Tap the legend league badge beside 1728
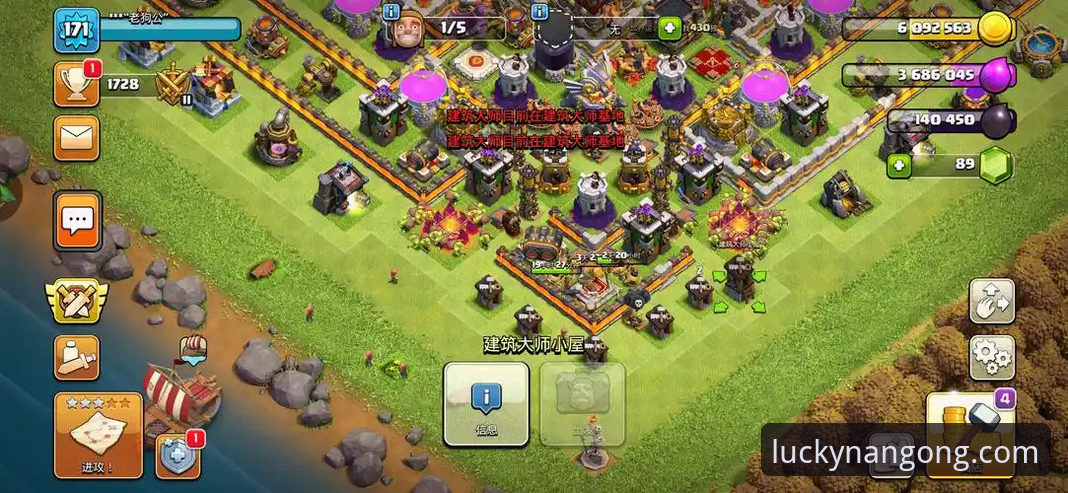Image resolution: width=1068 pixels, height=493 pixels. point(172,86)
